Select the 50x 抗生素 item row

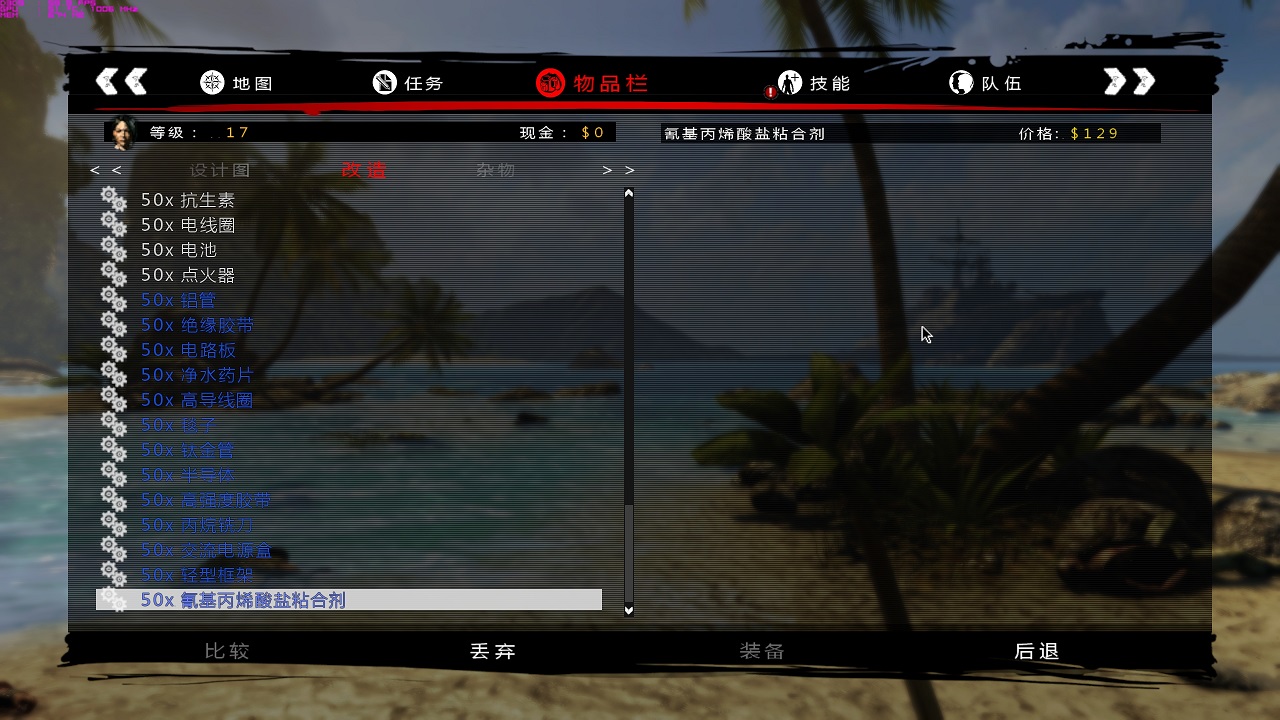[x=188, y=200]
